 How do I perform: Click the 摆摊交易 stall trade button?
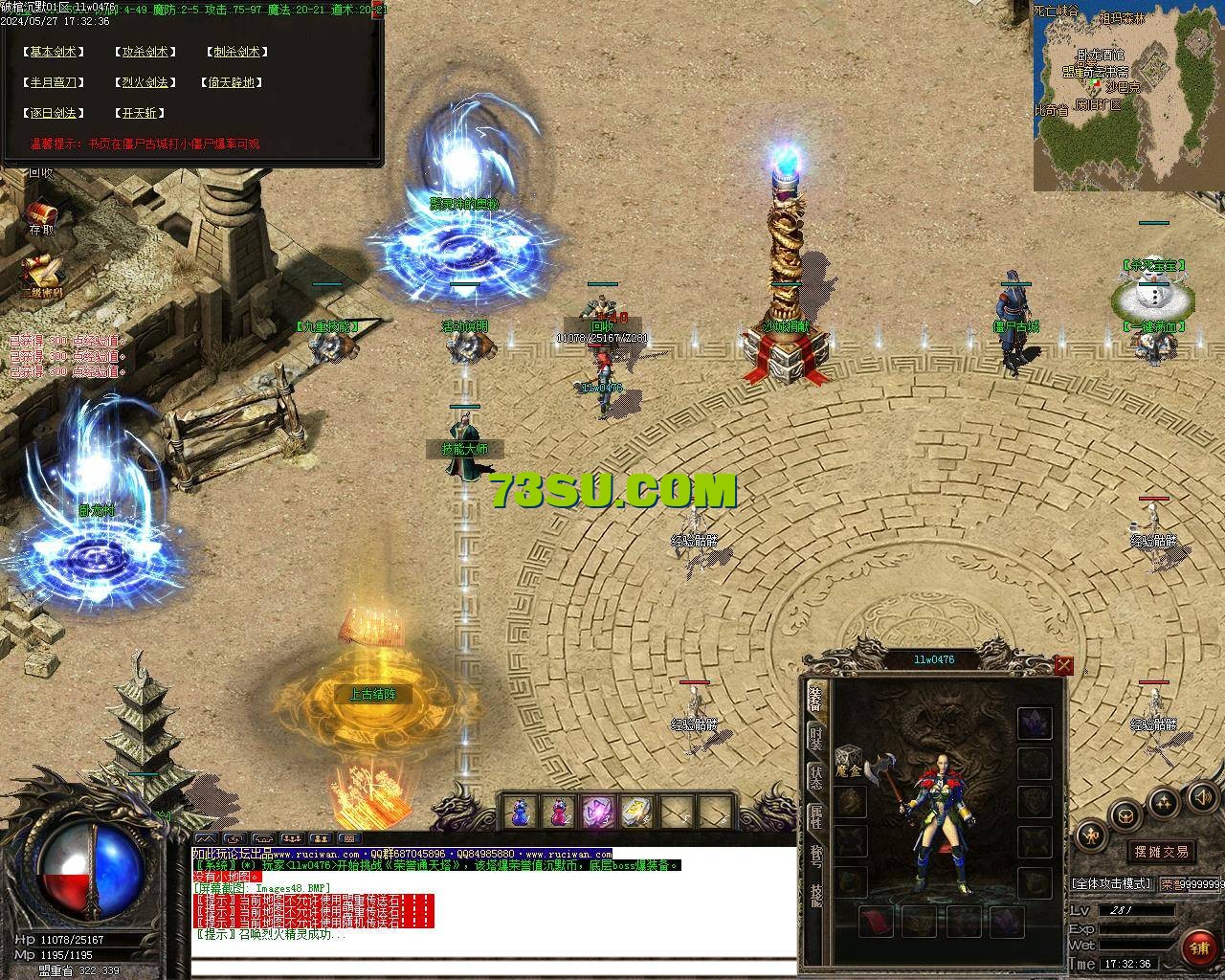tap(1162, 852)
